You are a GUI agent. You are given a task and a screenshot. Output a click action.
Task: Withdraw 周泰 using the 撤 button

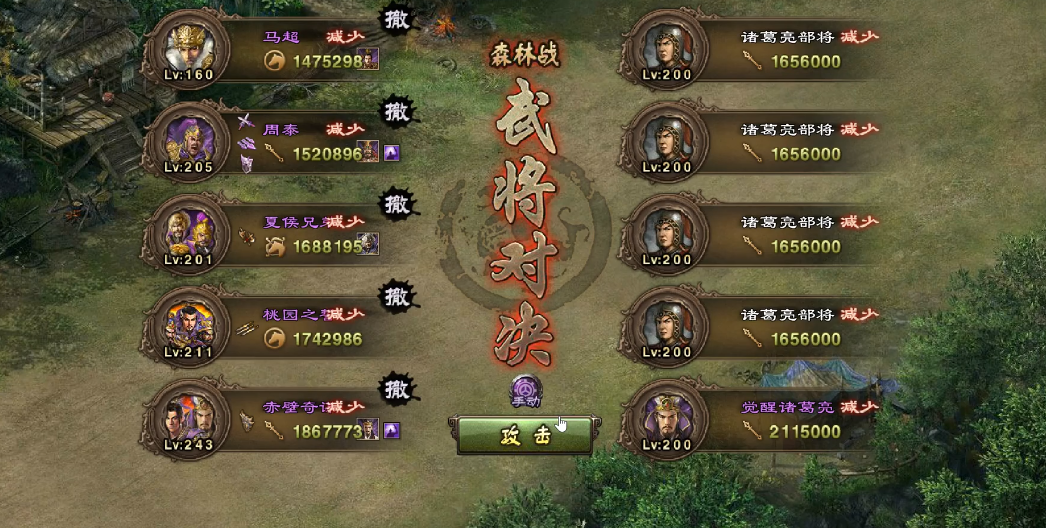click(x=397, y=111)
